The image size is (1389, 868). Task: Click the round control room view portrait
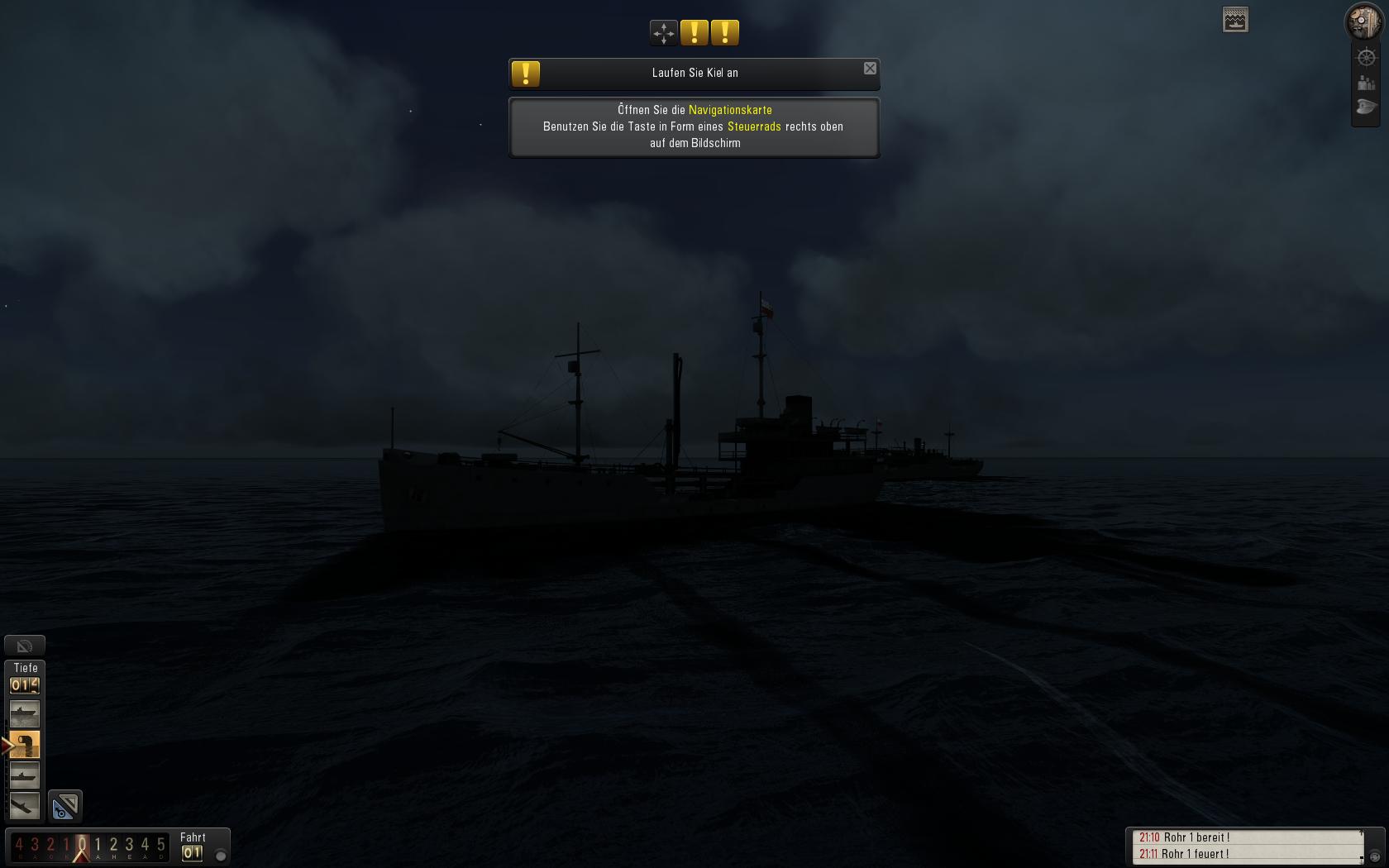click(x=1363, y=21)
